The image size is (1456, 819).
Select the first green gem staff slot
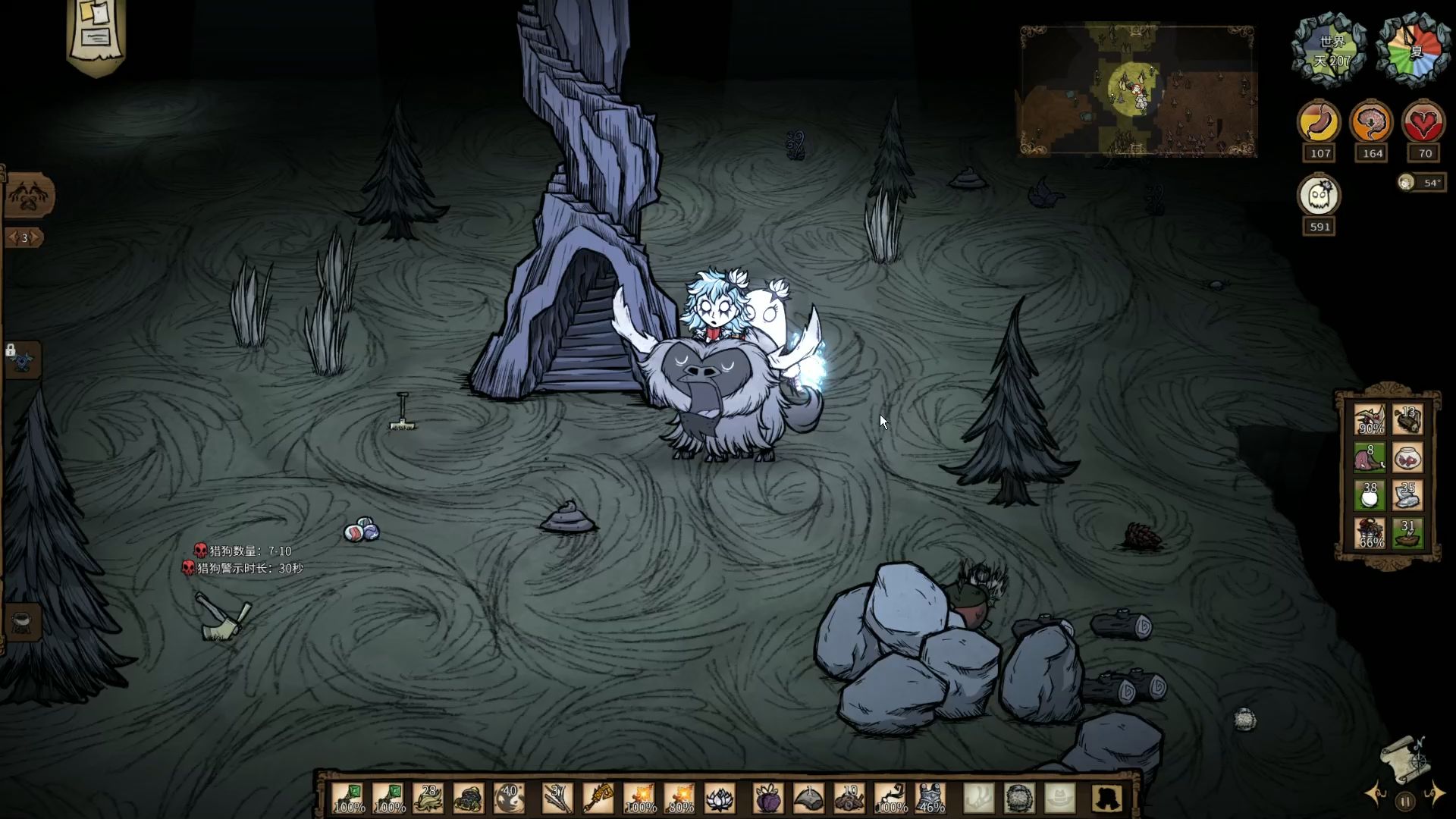tap(349, 798)
